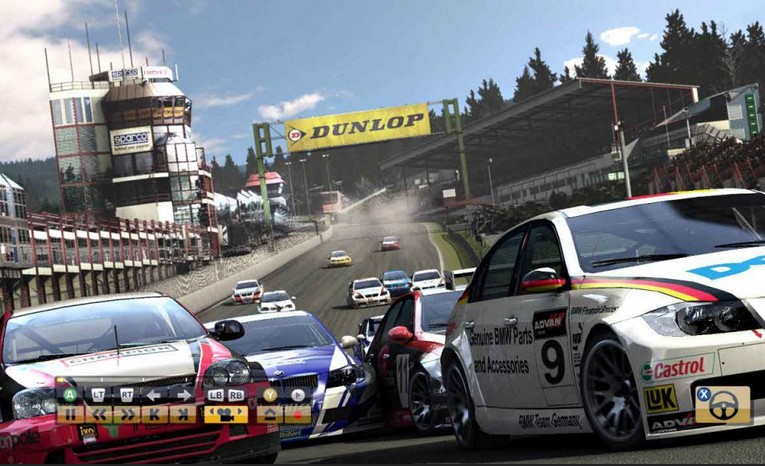
Task: Click the steering wheel button
Action: click(x=723, y=405)
